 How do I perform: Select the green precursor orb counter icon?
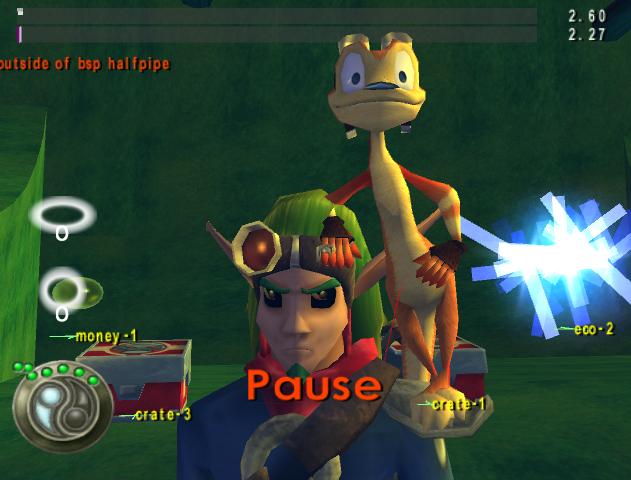pos(72,291)
